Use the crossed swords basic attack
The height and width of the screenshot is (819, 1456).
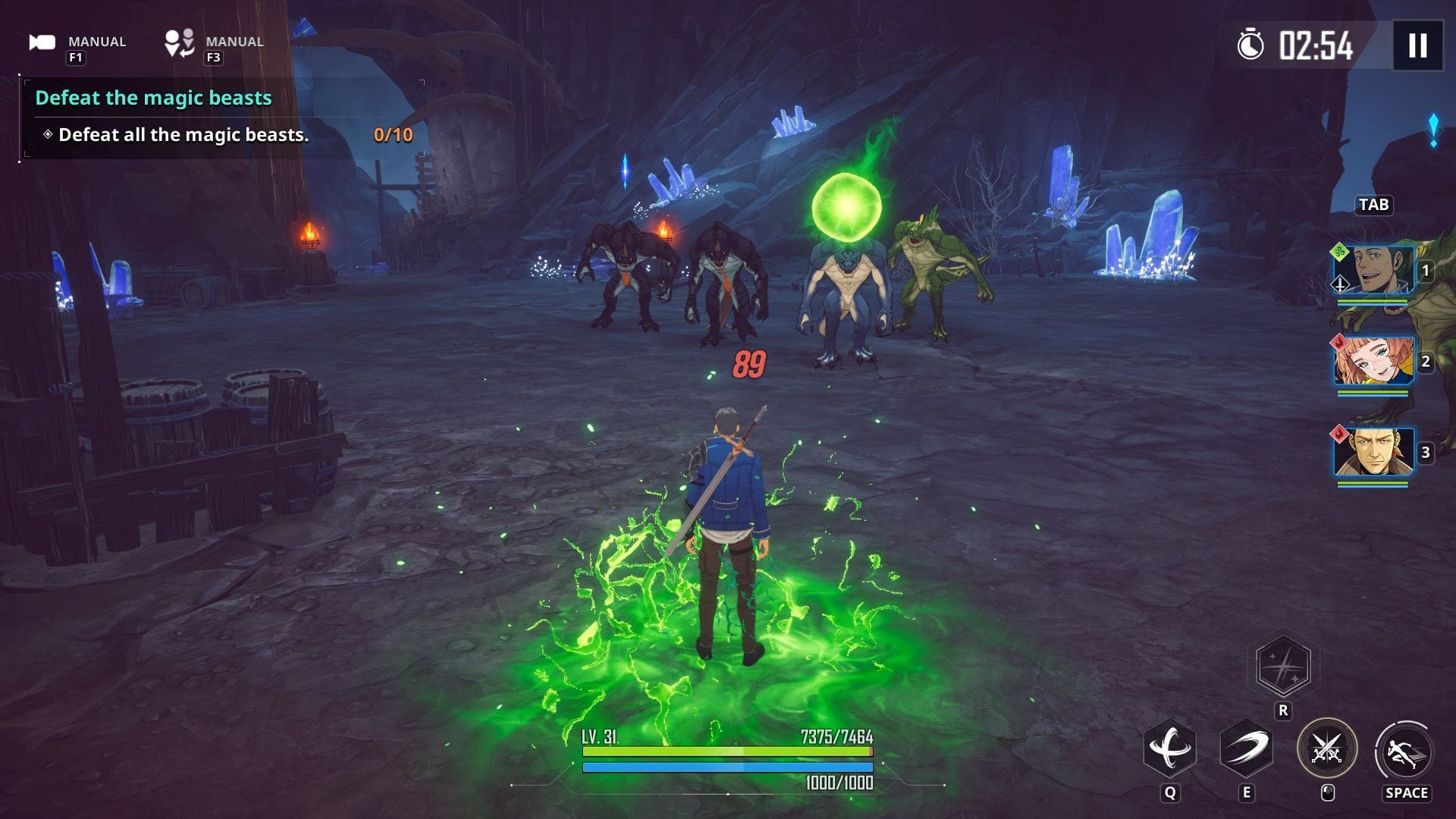click(1326, 749)
